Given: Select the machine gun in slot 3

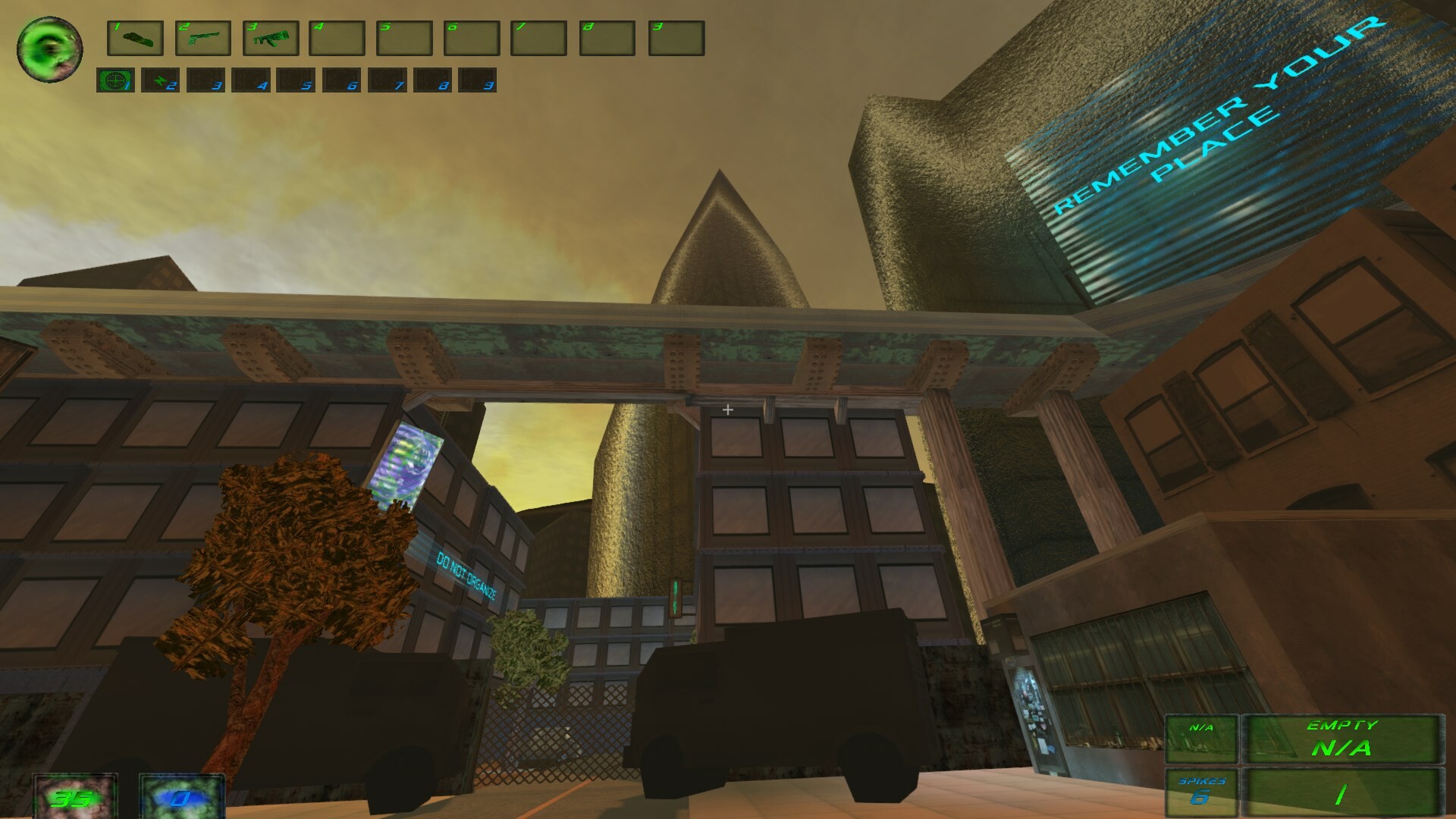Looking at the screenshot, I should tap(271, 39).
